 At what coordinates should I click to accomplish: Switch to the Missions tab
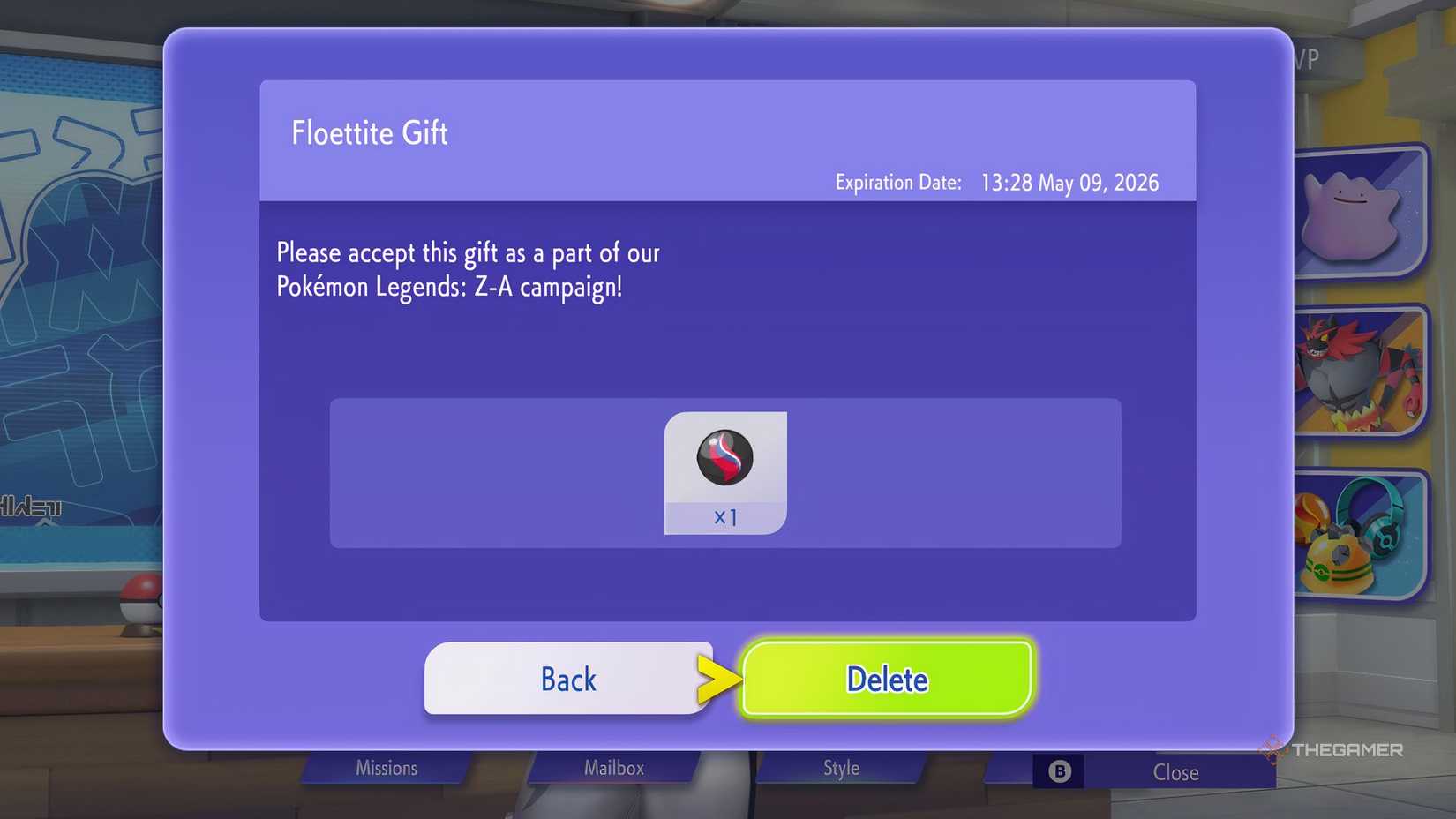[x=386, y=768]
